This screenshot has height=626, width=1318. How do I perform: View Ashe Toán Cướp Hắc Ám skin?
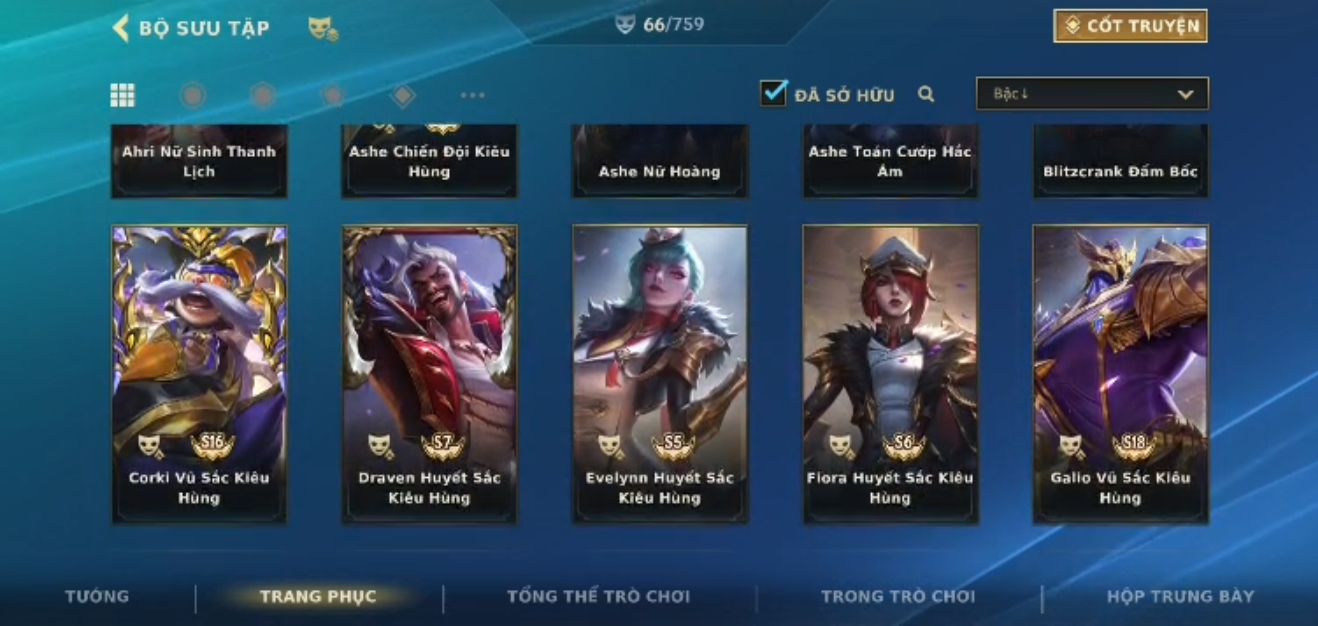pyautogui.click(x=890, y=161)
